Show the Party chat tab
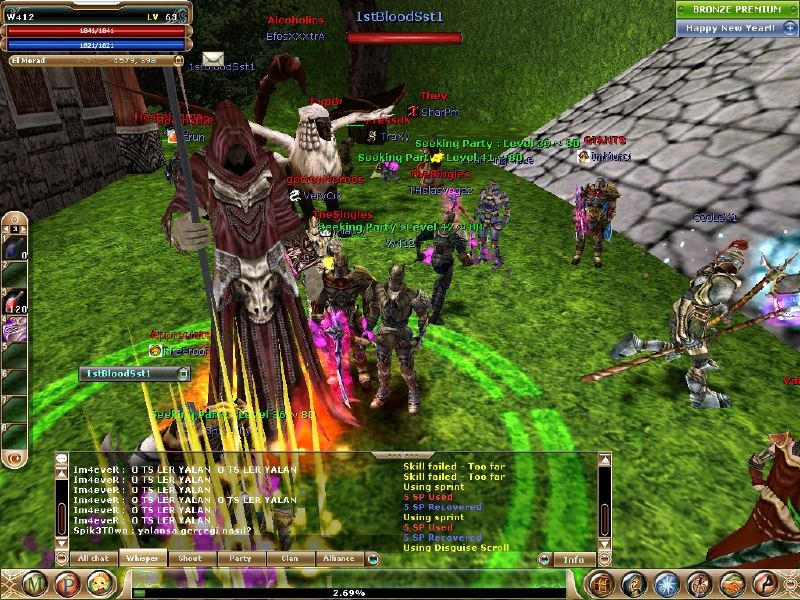800x600 pixels. [x=240, y=559]
